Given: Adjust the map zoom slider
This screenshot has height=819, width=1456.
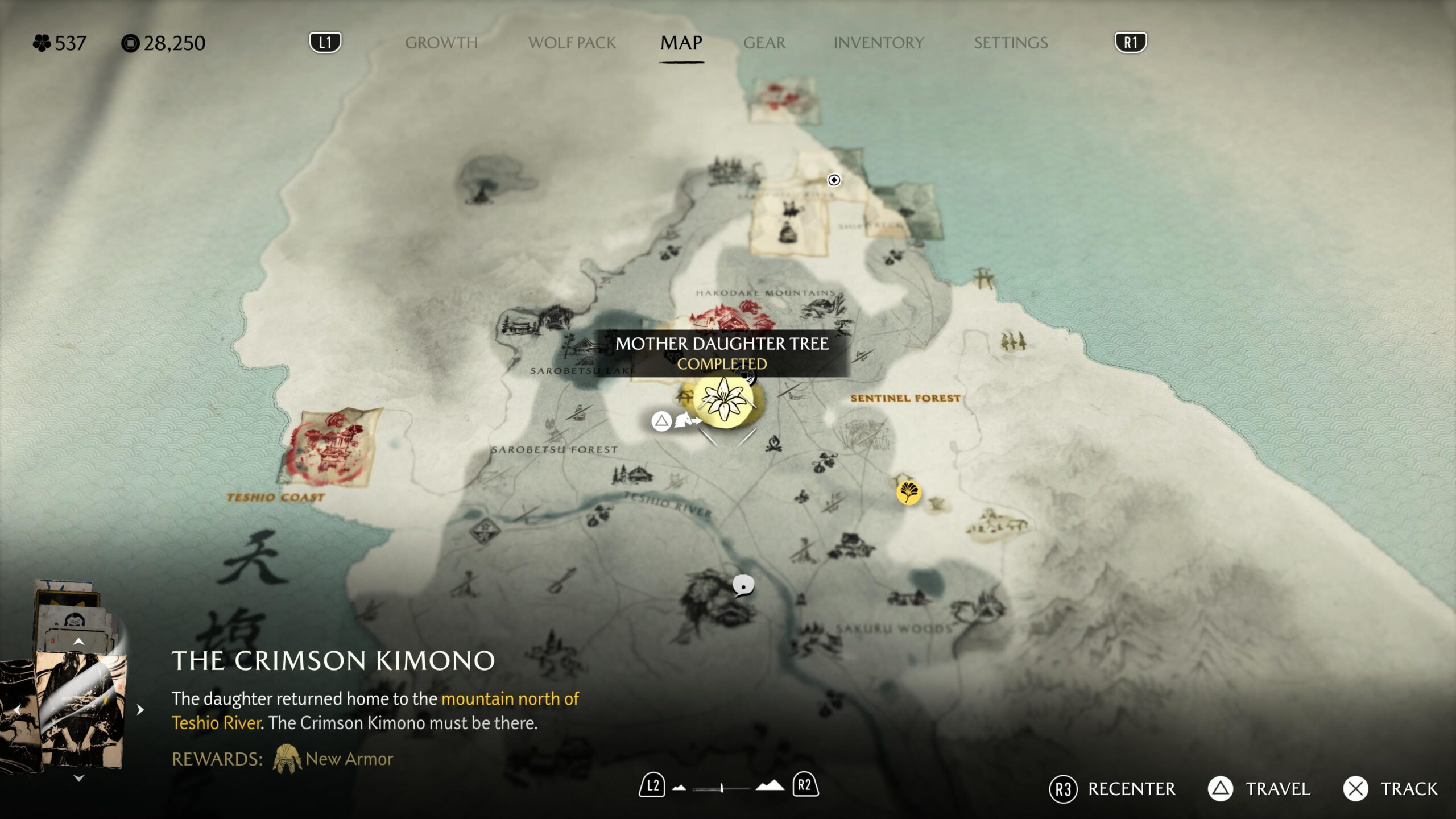Looking at the screenshot, I should [x=721, y=788].
